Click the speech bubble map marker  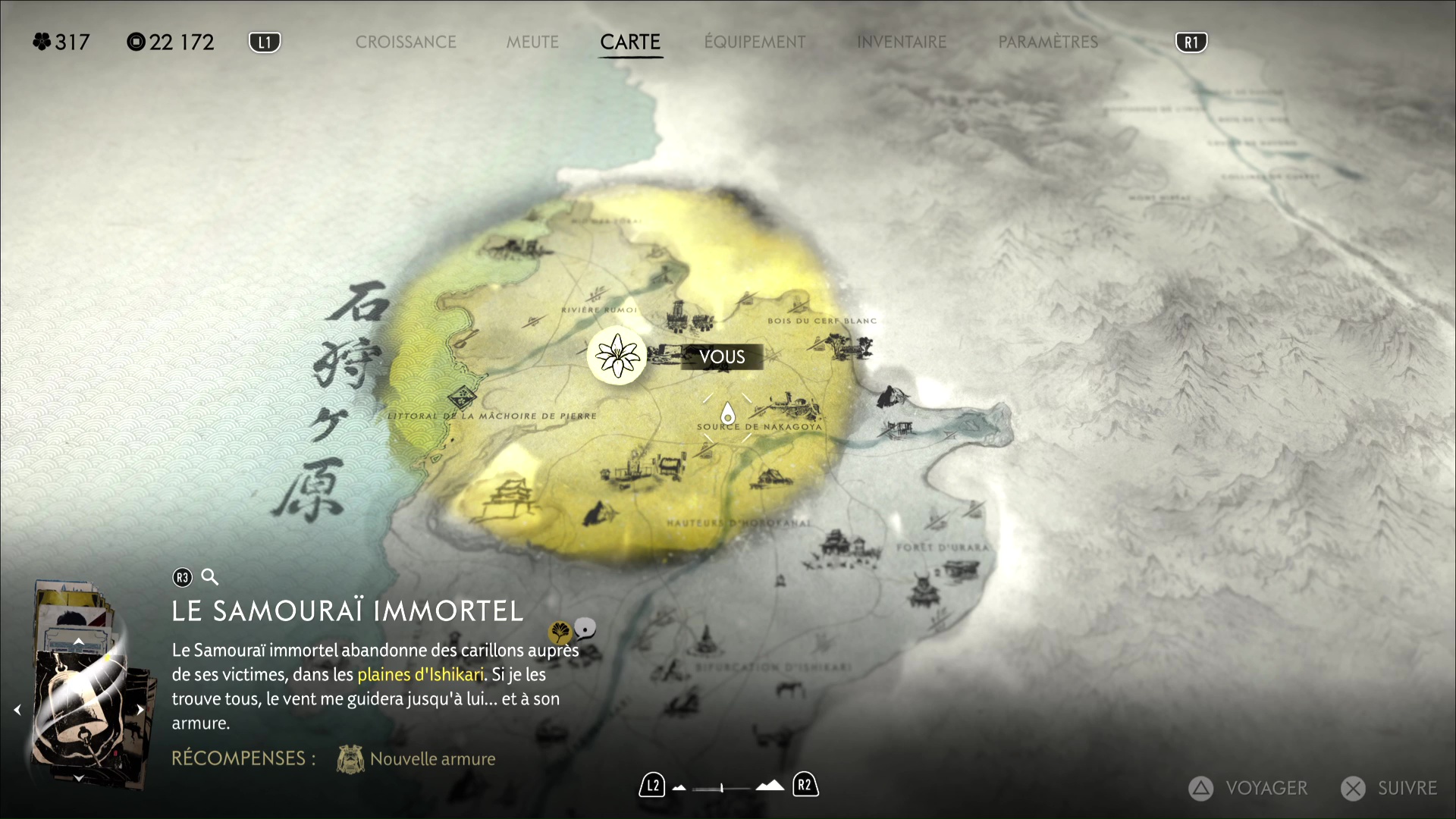coord(585,628)
